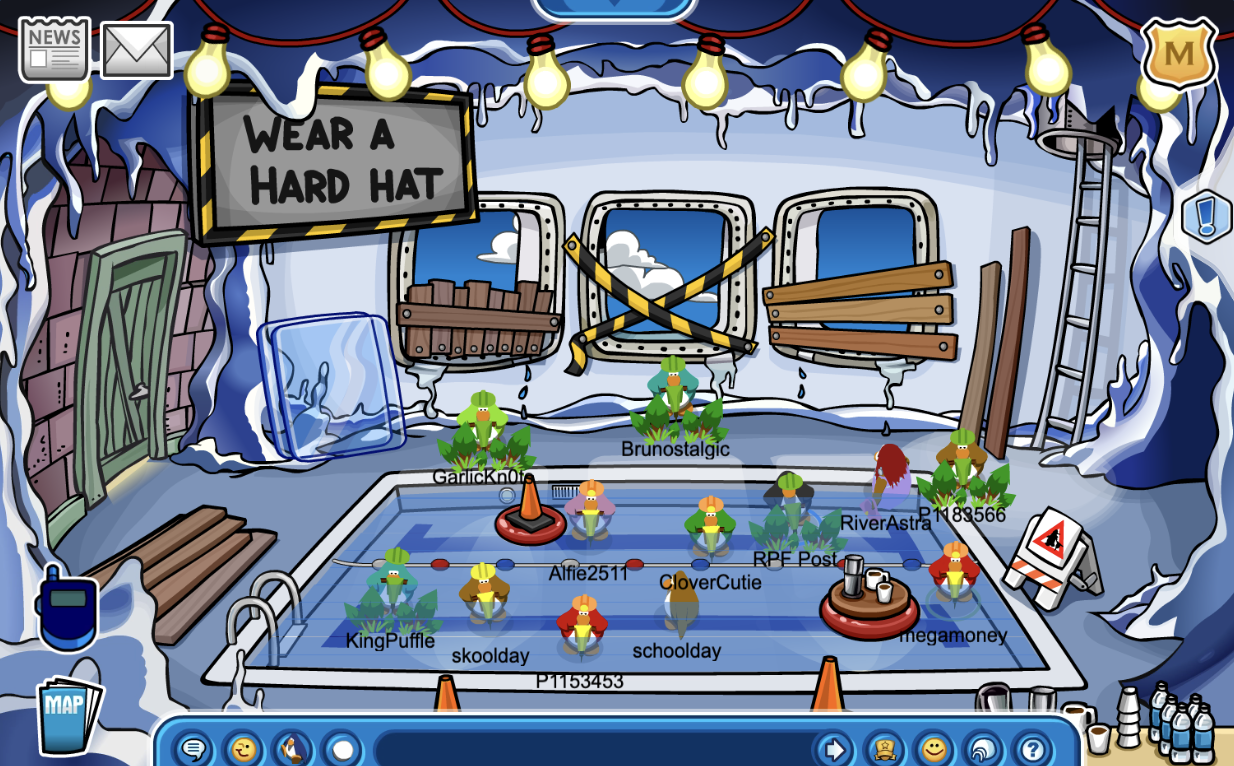Expand the blue dropdown tab at top
The height and width of the screenshot is (766, 1234).
614,8
